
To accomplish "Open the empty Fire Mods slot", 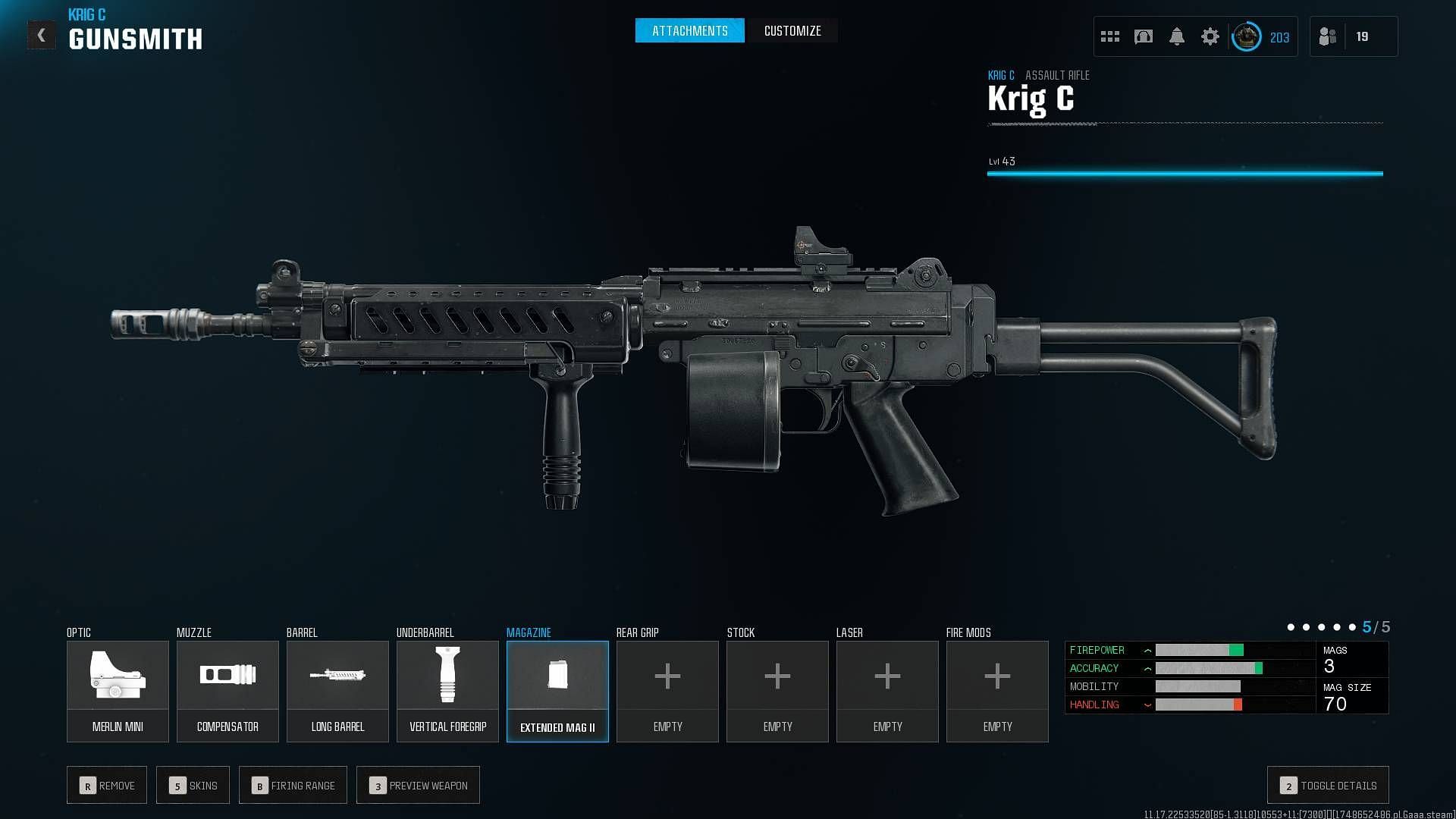I will click(x=997, y=691).
